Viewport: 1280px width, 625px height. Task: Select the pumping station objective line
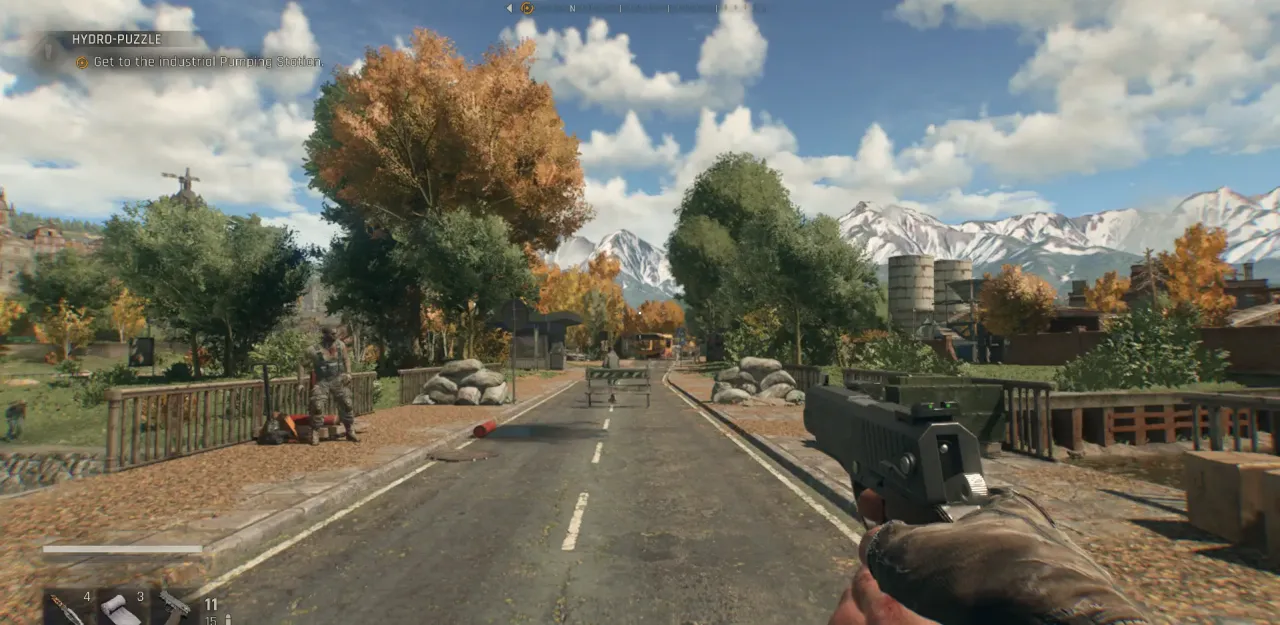pyautogui.click(x=207, y=62)
